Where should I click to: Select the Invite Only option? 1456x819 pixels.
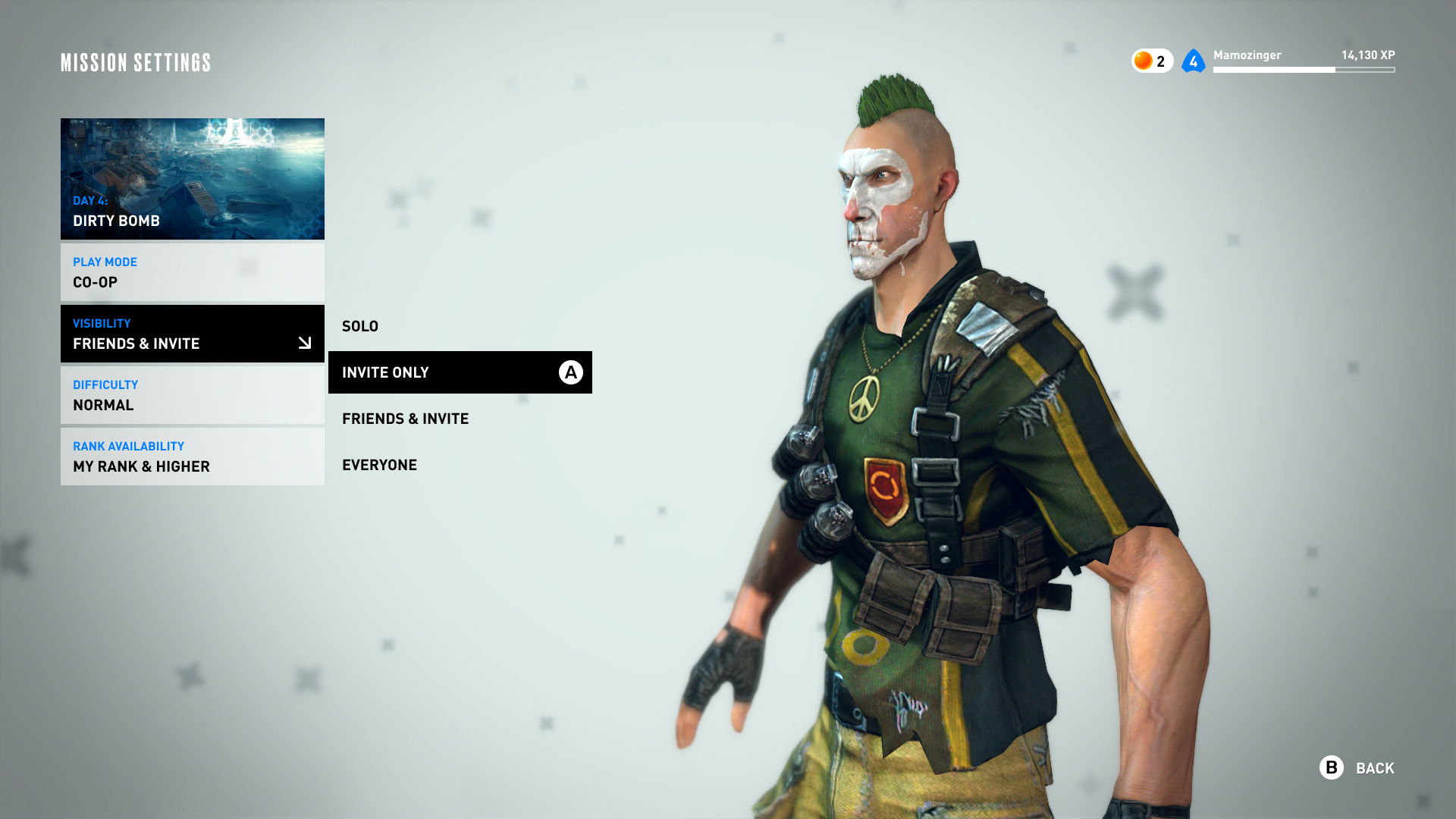pyautogui.click(x=460, y=372)
